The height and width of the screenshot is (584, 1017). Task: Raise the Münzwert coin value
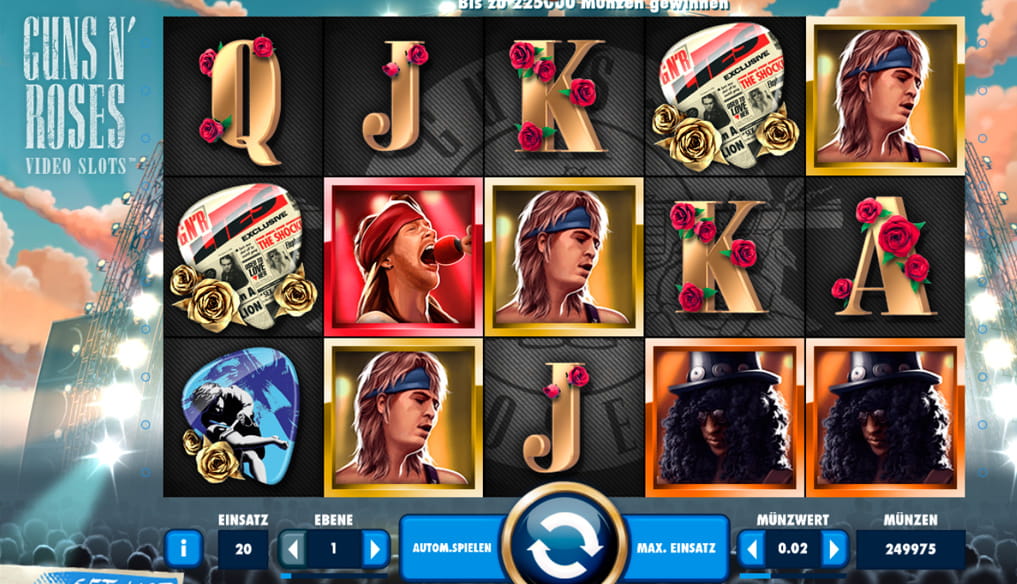tap(834, 548)
